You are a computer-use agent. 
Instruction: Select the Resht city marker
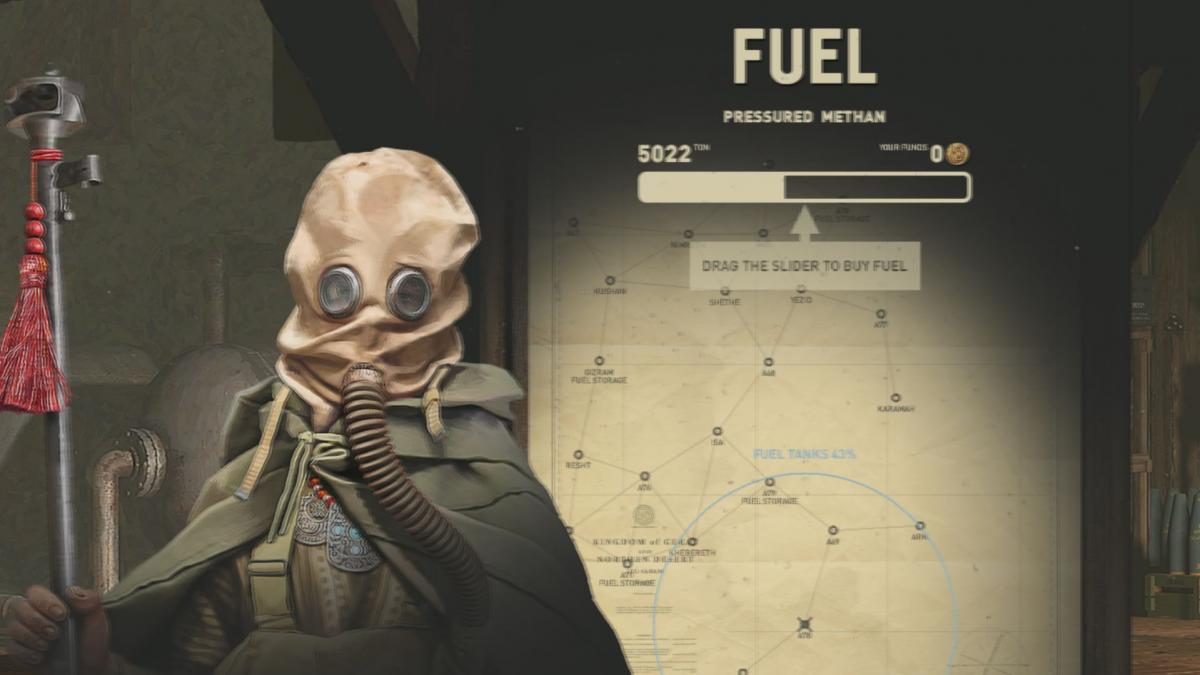tap(578, 455)
